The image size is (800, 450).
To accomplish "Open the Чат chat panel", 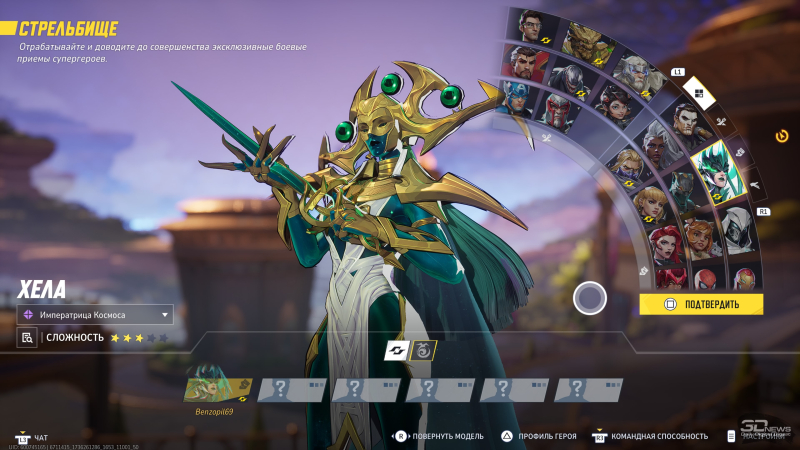I will pyautogui.click(x=40, y=437).
